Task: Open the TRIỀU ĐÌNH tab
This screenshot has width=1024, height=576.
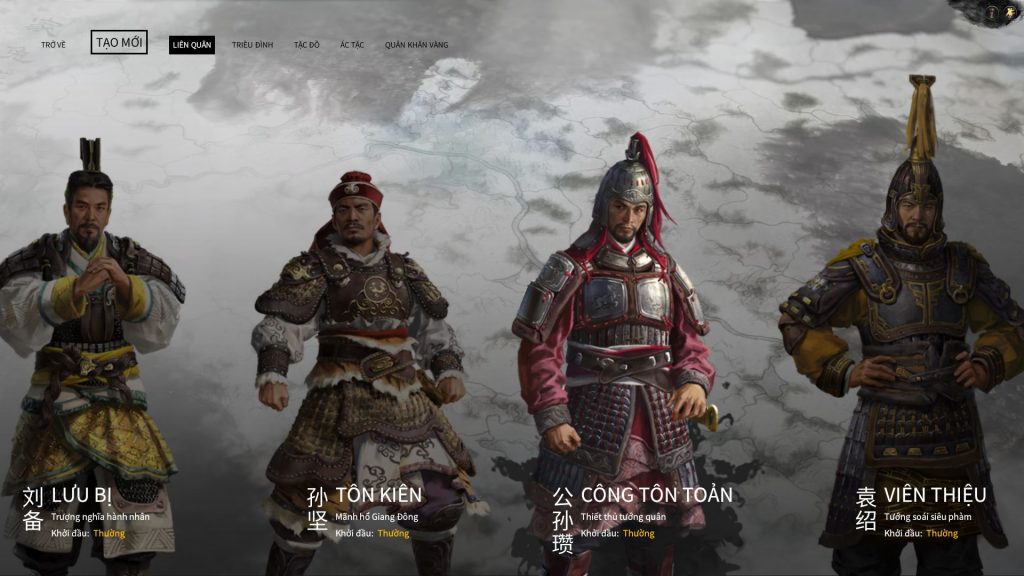Action: tap(252, 45)
